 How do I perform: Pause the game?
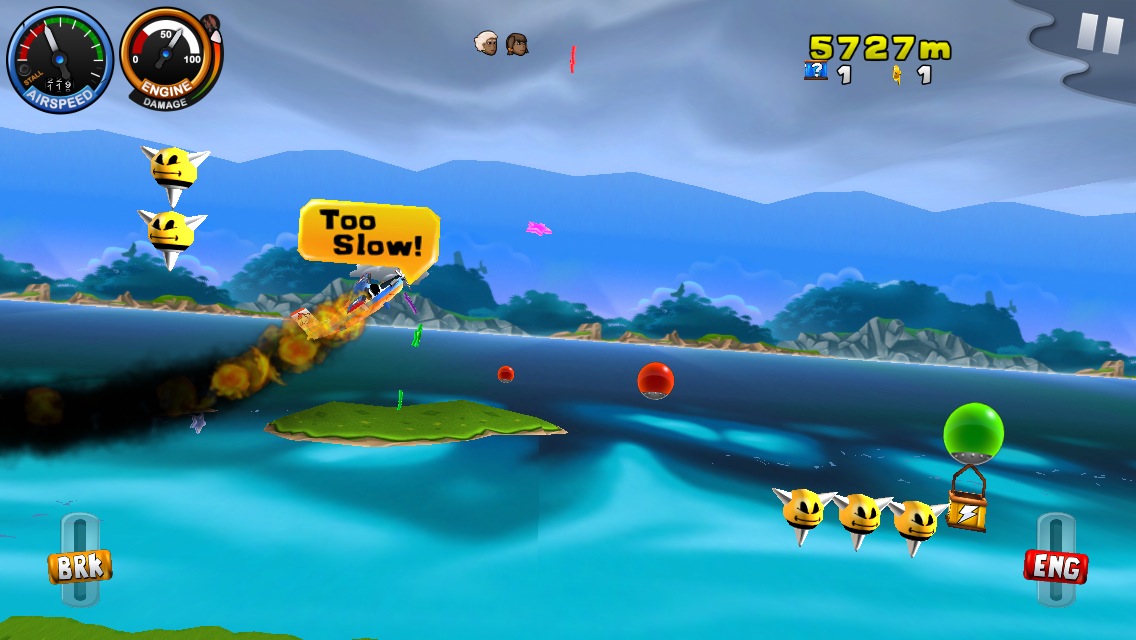1099,34
